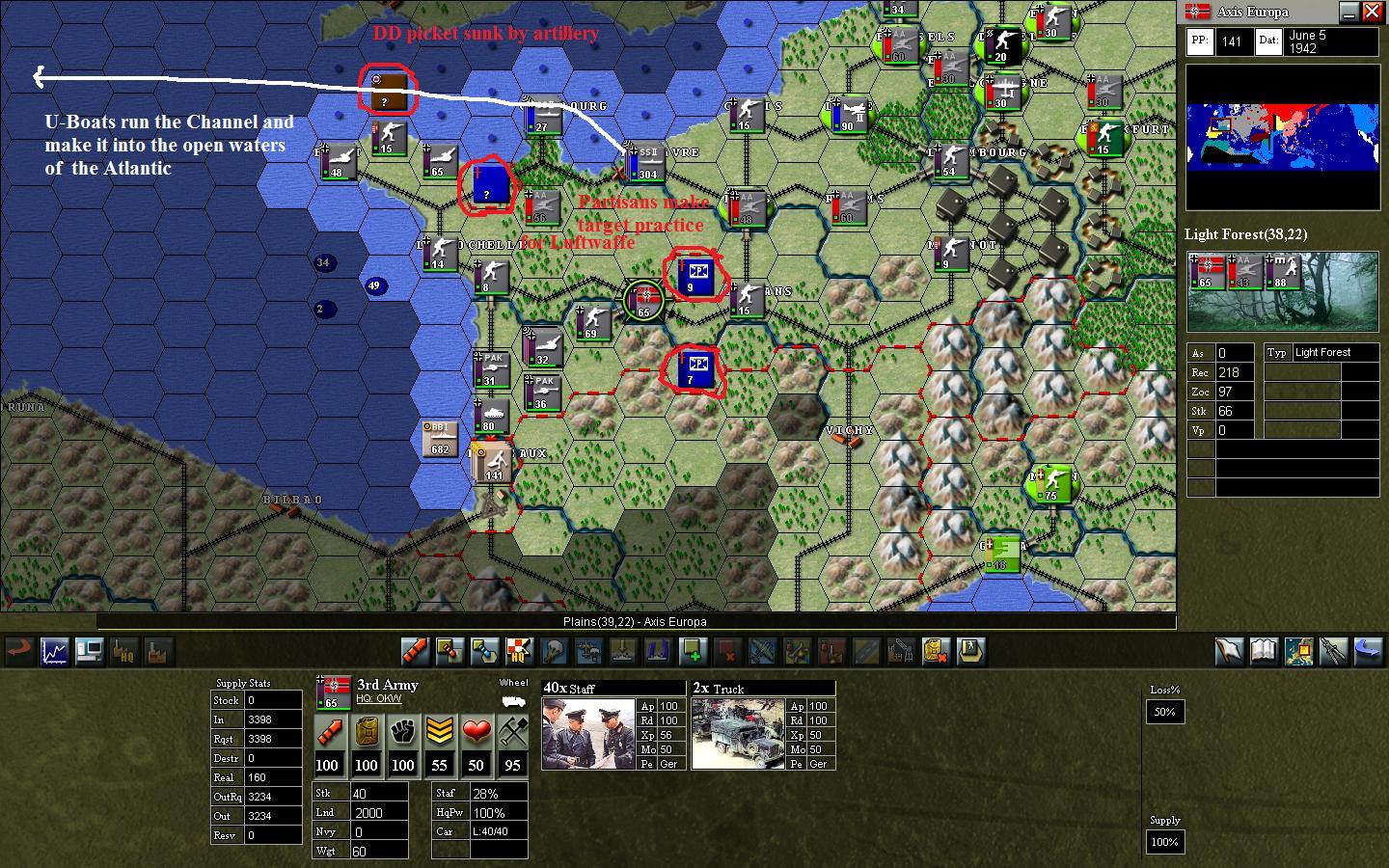The width and height of the screenshot is (1389, 868).
Task: Select the white flag surrender icon
Action: click(1231, 652)
